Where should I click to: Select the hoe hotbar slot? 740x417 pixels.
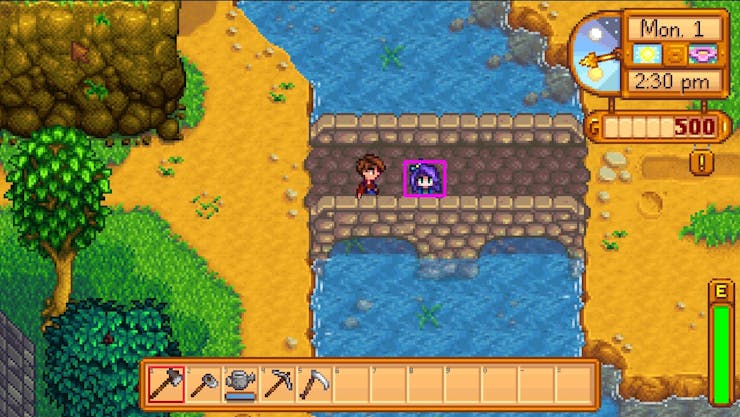[x=203, y=384]
